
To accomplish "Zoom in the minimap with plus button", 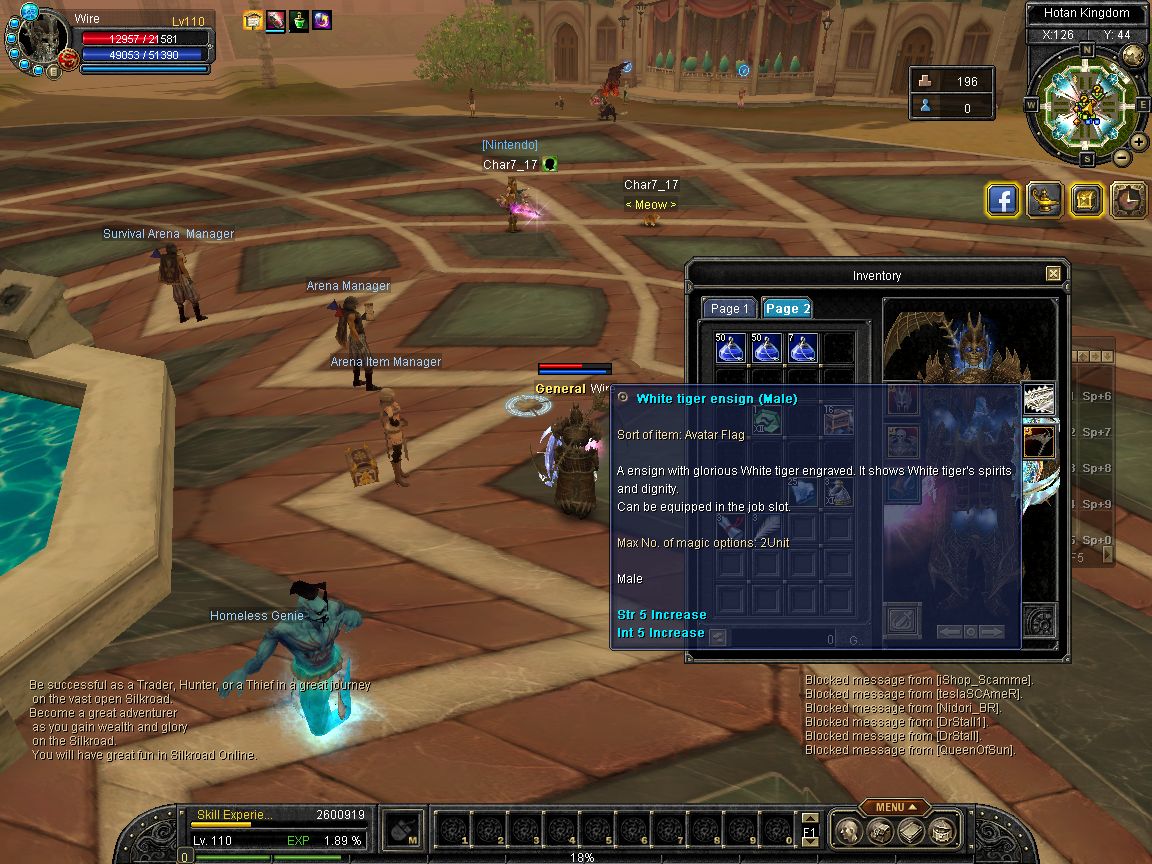I will (x=1138, y=142).
